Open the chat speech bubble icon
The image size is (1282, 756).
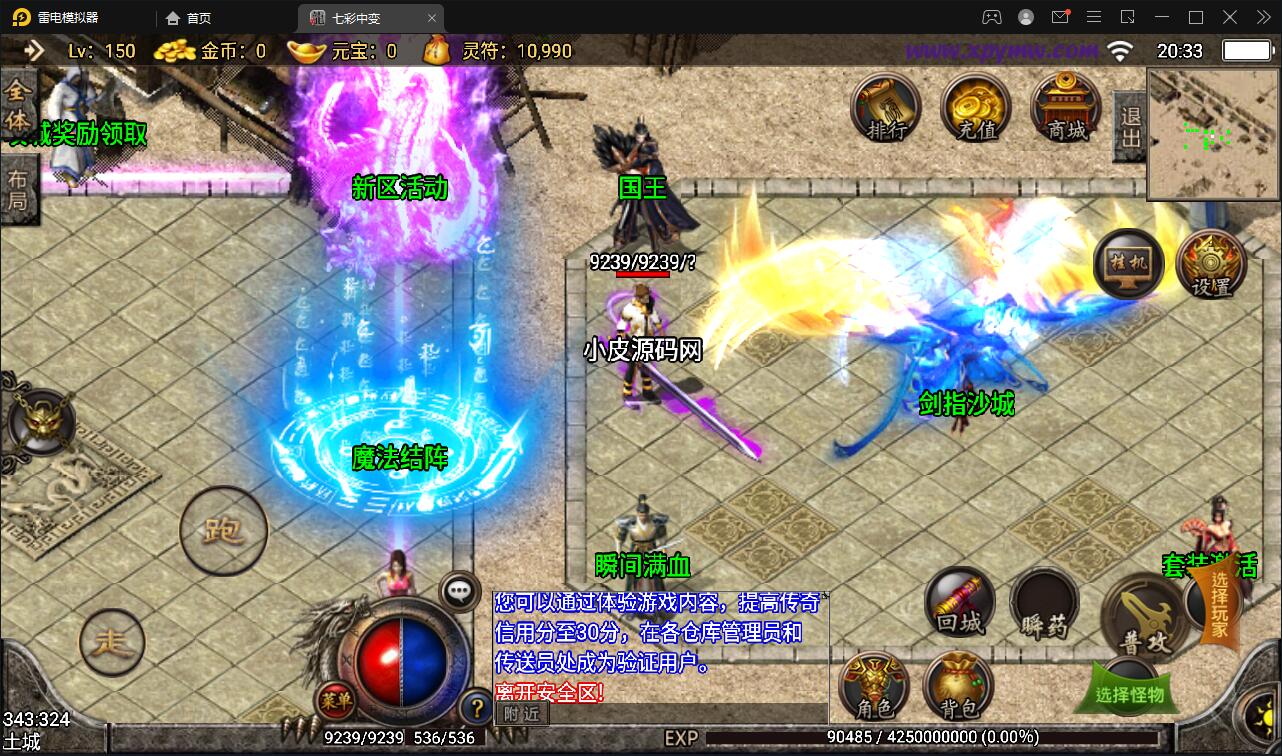pos(459,591)
